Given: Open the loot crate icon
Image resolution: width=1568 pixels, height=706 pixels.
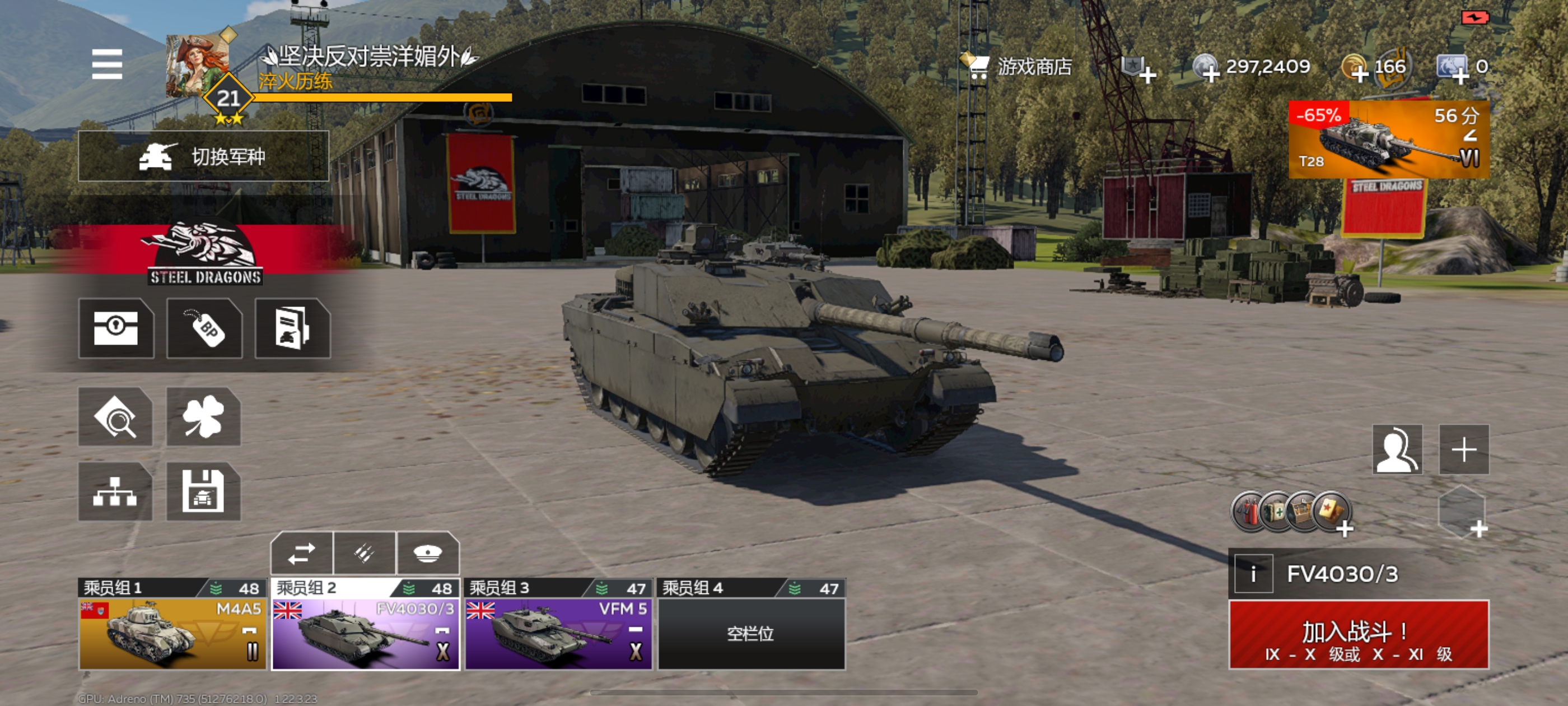Looking at the screenshot, I should click(116, 329).
